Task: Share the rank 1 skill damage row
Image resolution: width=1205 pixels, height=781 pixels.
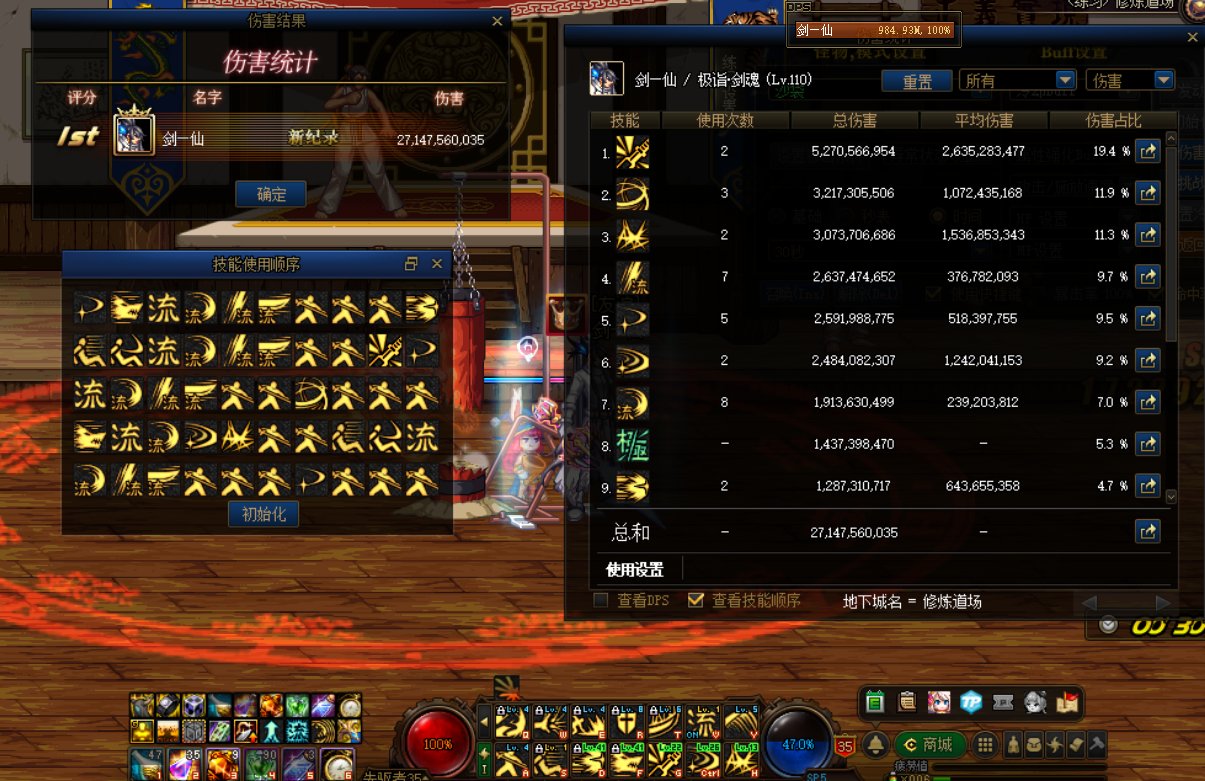Action: pos(1148,151)
